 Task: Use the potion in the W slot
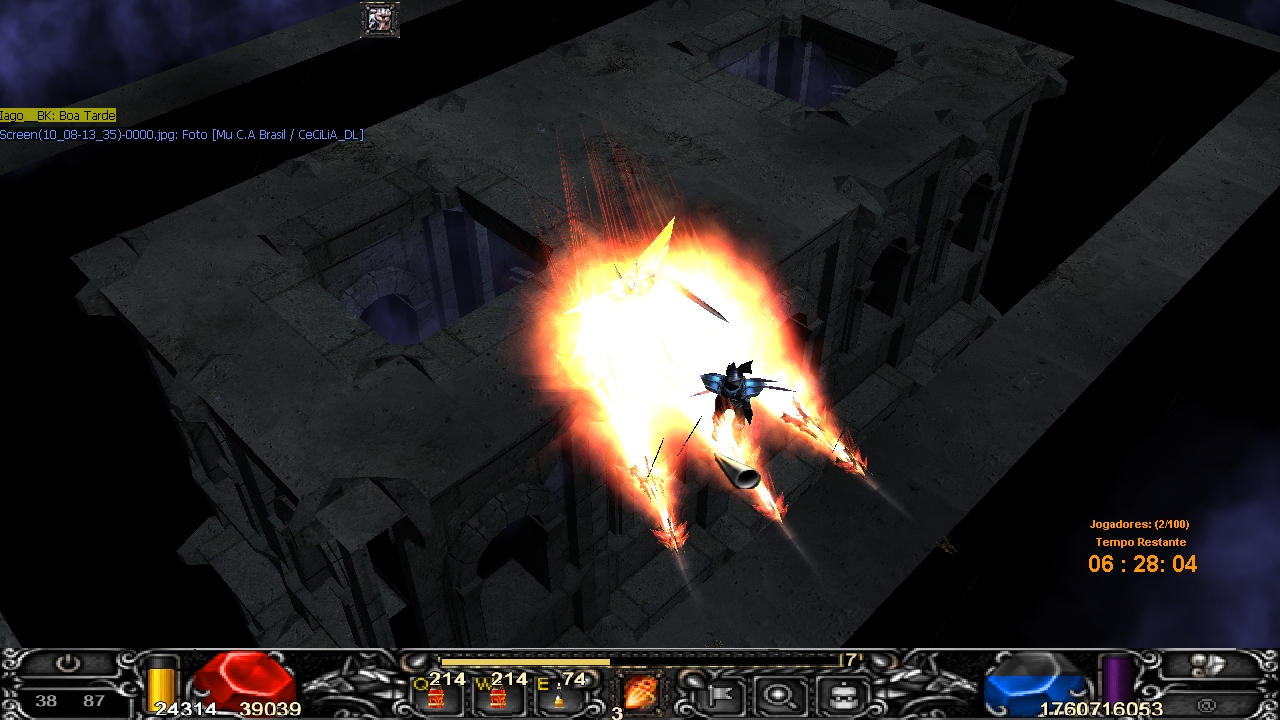[x=497, y=696]
